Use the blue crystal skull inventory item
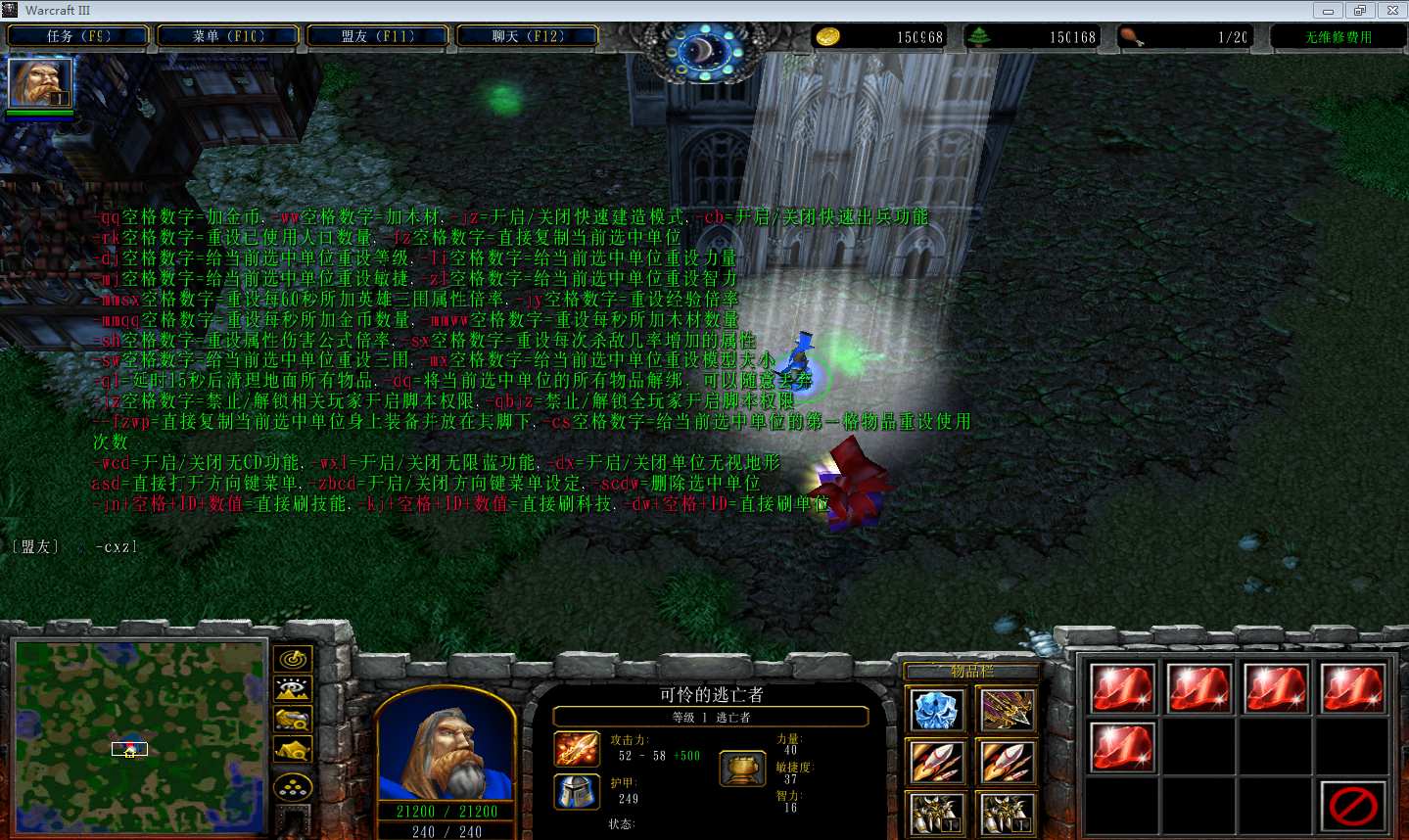This screenshot has height=840, width=1409. pos(936,710)
